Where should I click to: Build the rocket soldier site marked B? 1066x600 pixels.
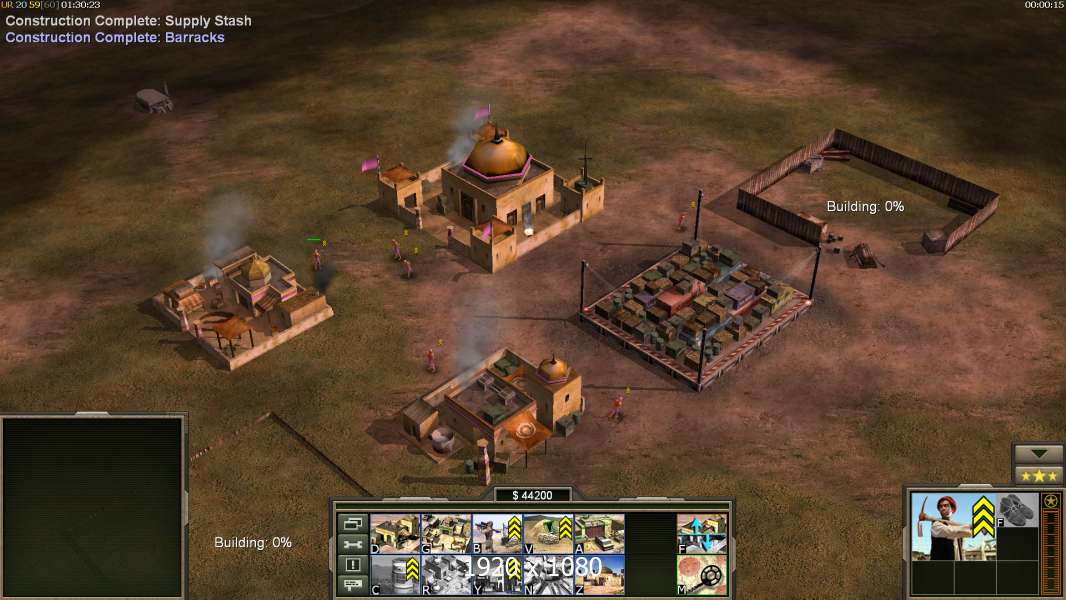497,533
